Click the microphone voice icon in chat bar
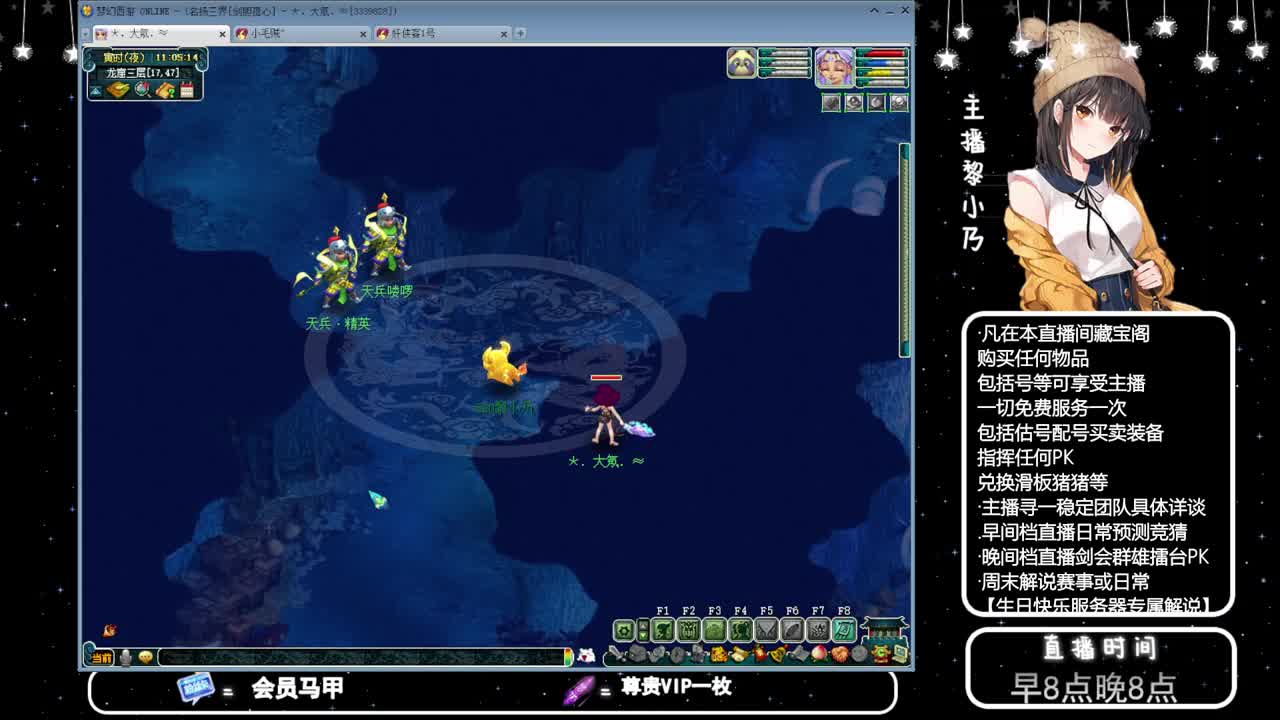This screenshot has height=720, width=1280. [x=124, y=657]
